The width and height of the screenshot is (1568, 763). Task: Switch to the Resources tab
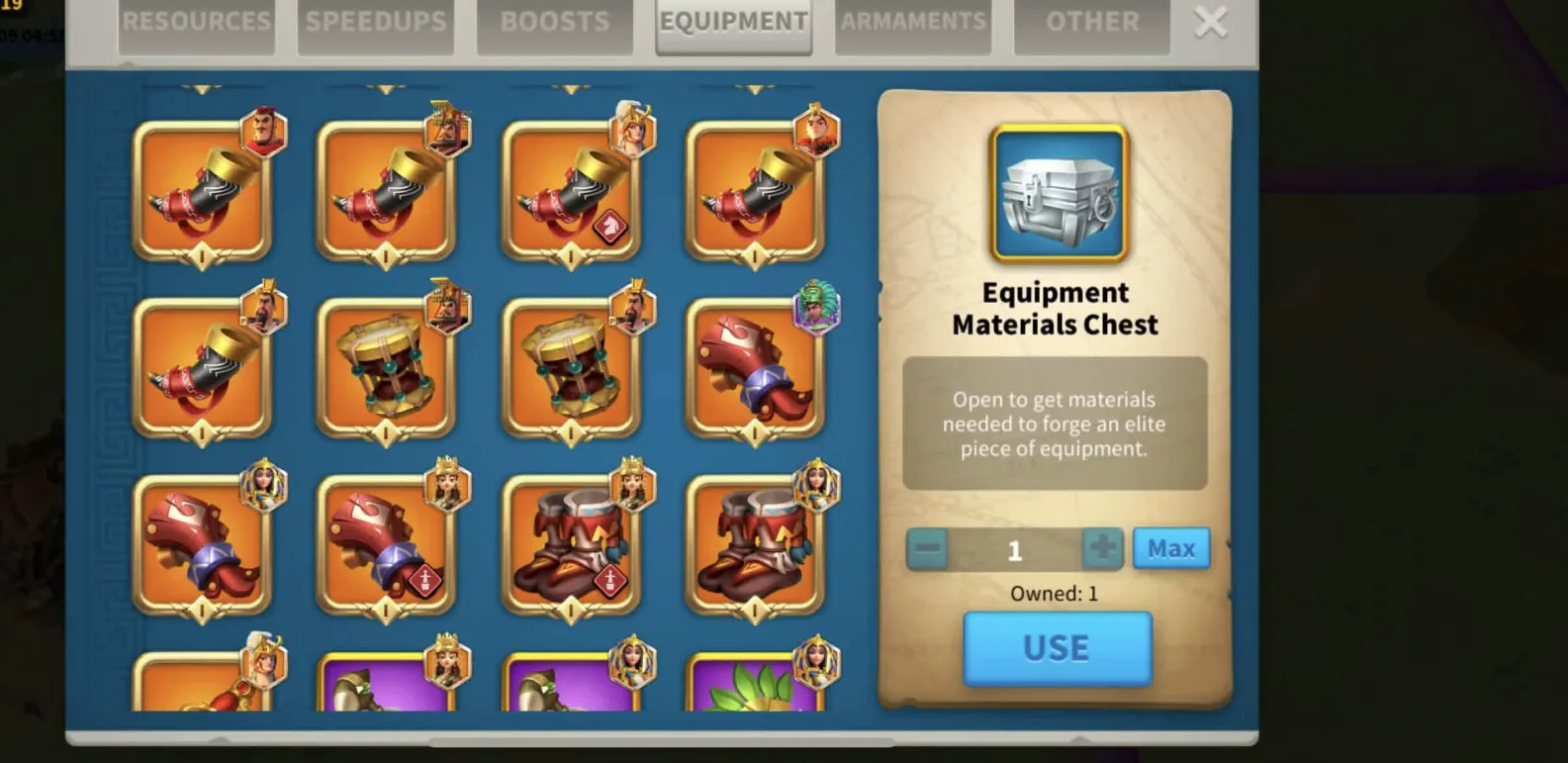[x=196, y=23]
